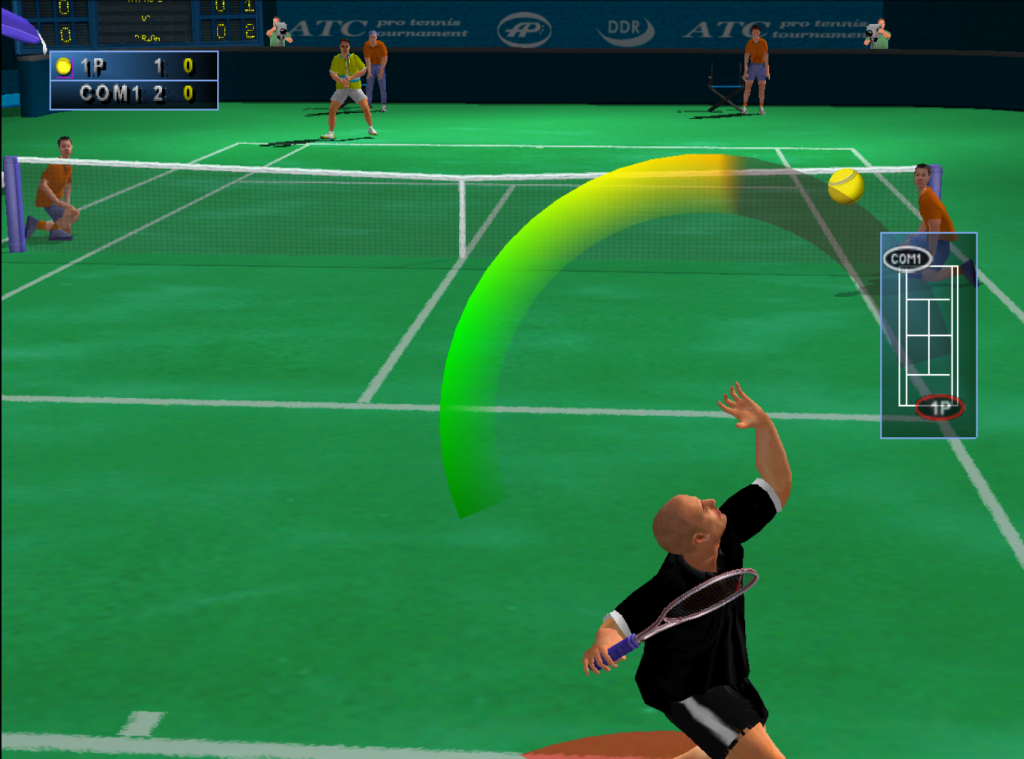Click the mini court radar map

coord(928,335)
